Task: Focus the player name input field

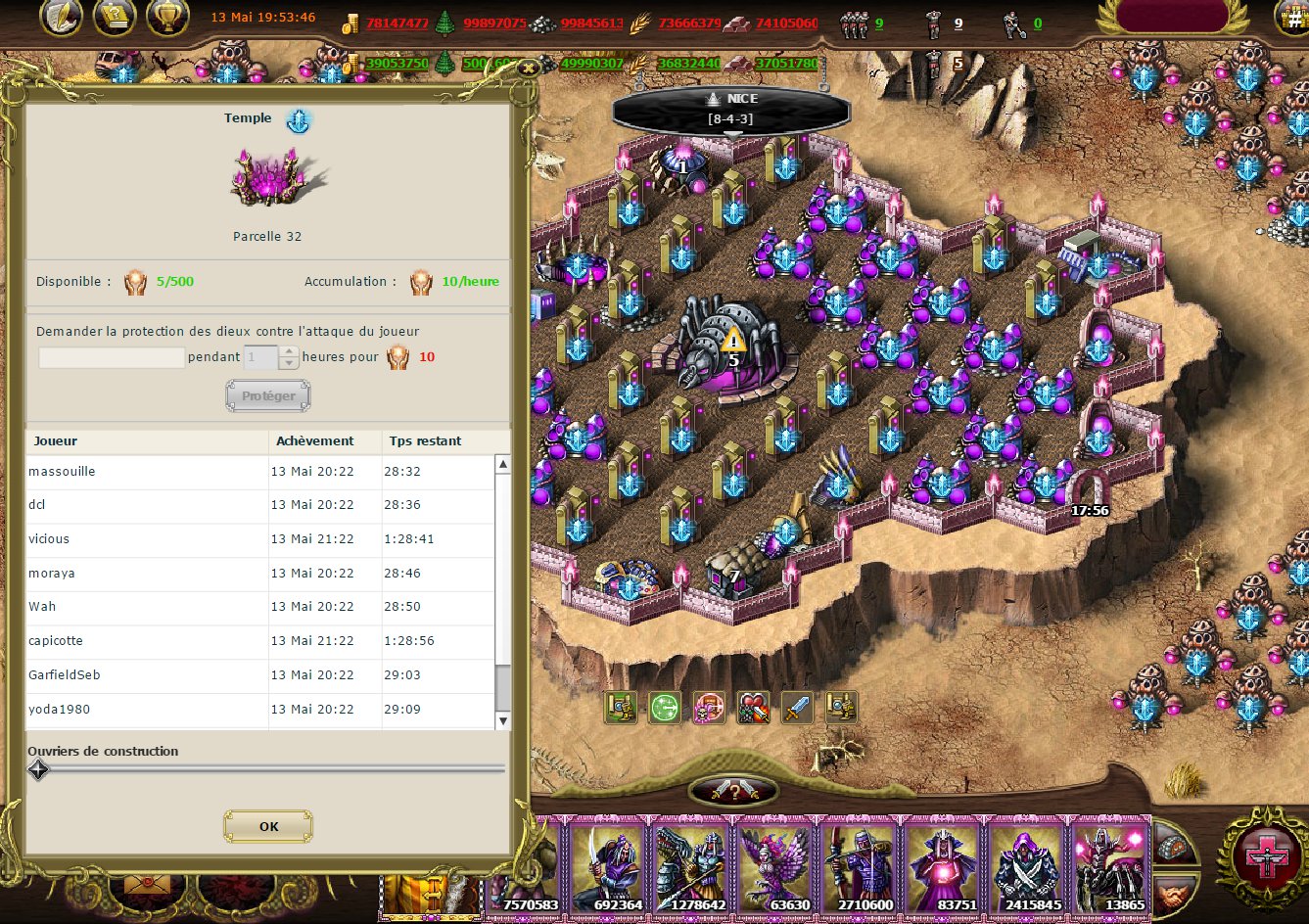Action: [x=112, y=357]
